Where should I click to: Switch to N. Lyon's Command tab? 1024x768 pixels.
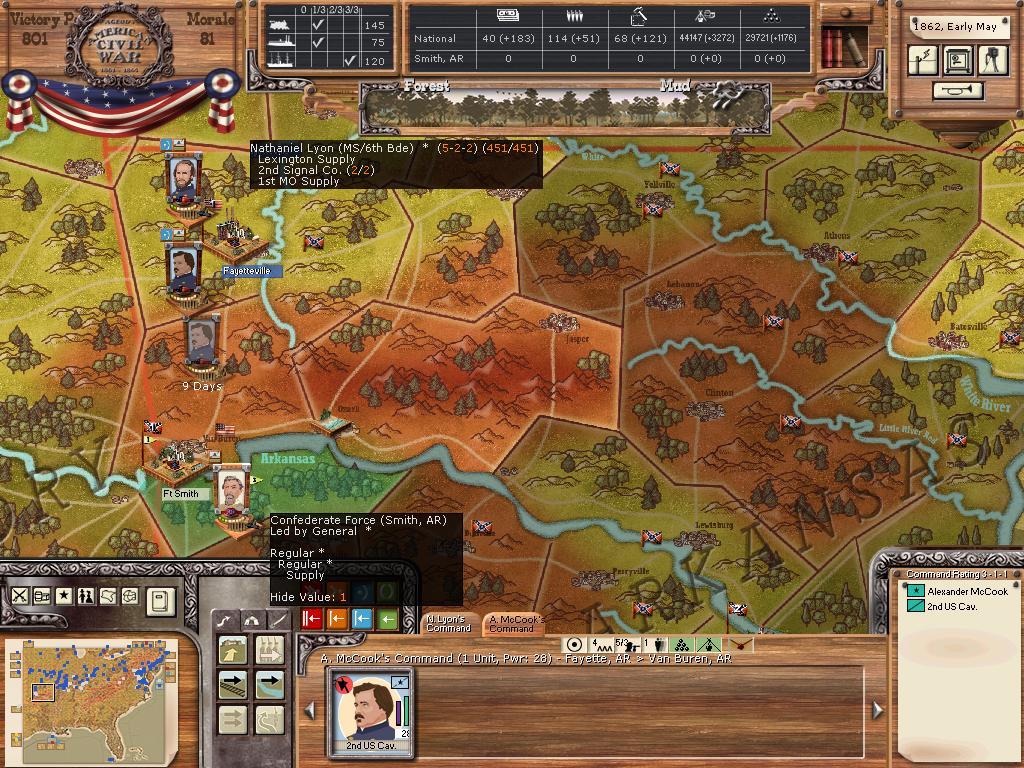click(x=447, y=623)
